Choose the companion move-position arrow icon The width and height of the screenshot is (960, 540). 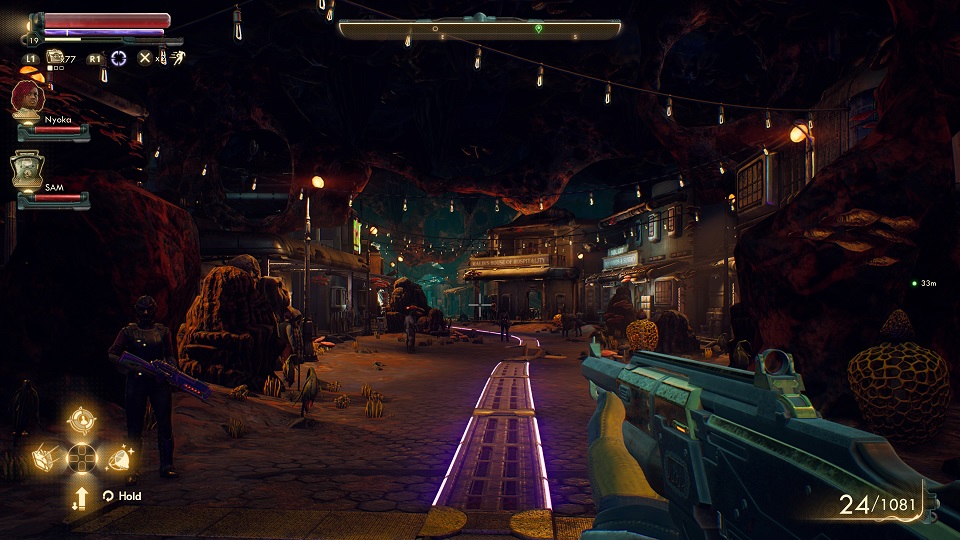pyautogui.click(x=81, y=496)
